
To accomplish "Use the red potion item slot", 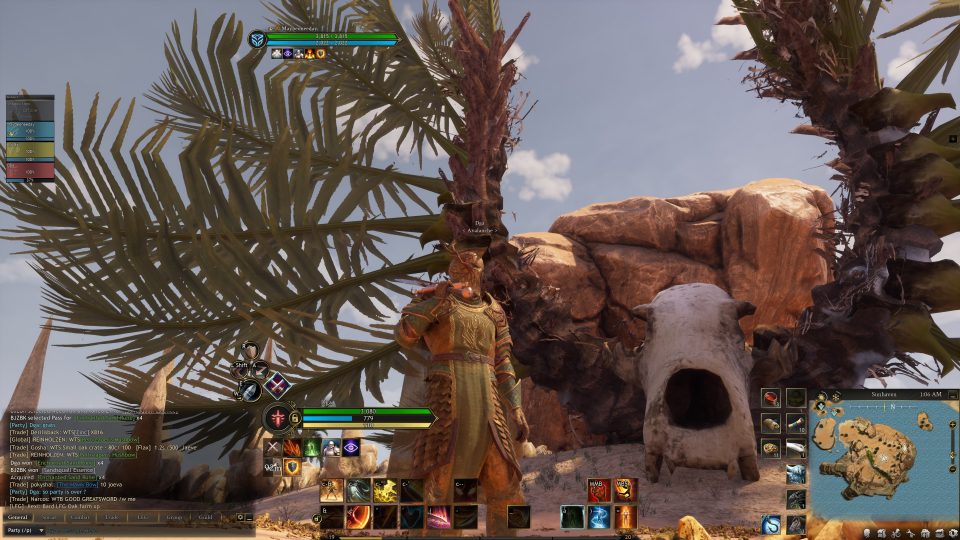I will [x=771, y=398].
